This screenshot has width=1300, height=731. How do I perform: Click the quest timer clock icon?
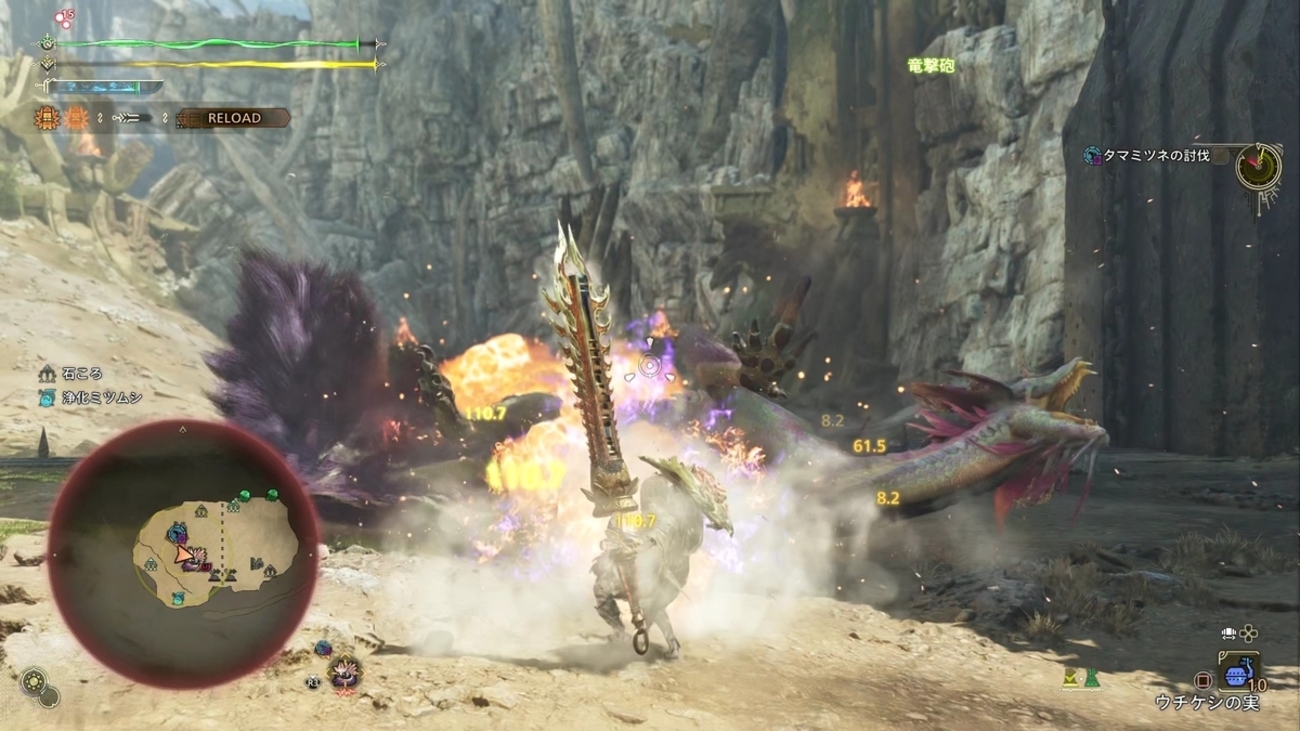coord(1258,167)
